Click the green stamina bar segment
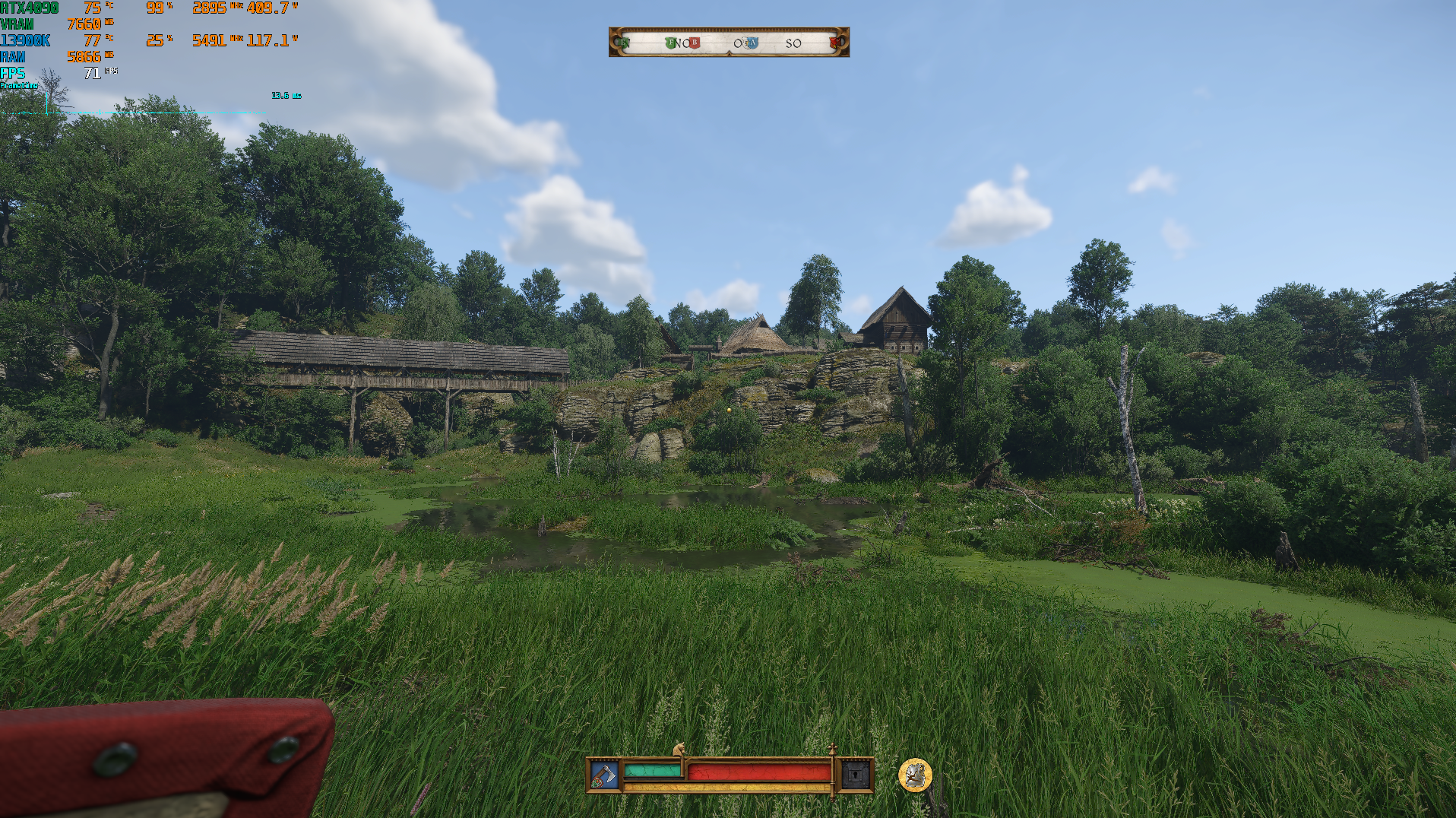The height and width of the screenshot is (818, 1456). [x=651, y=770]
